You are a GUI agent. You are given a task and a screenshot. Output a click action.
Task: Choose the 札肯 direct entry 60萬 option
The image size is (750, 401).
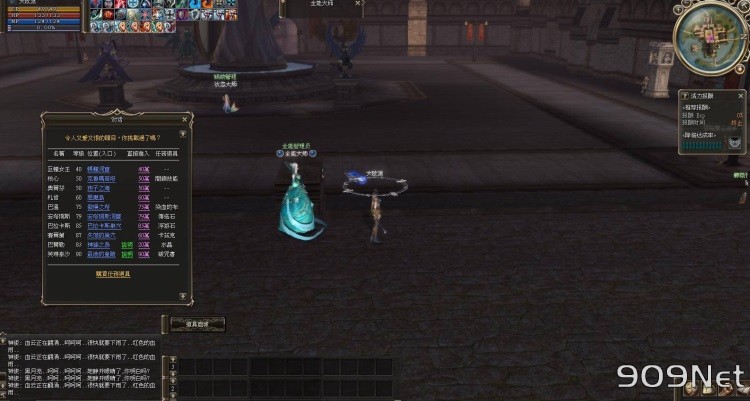click(x=143, y=196)
